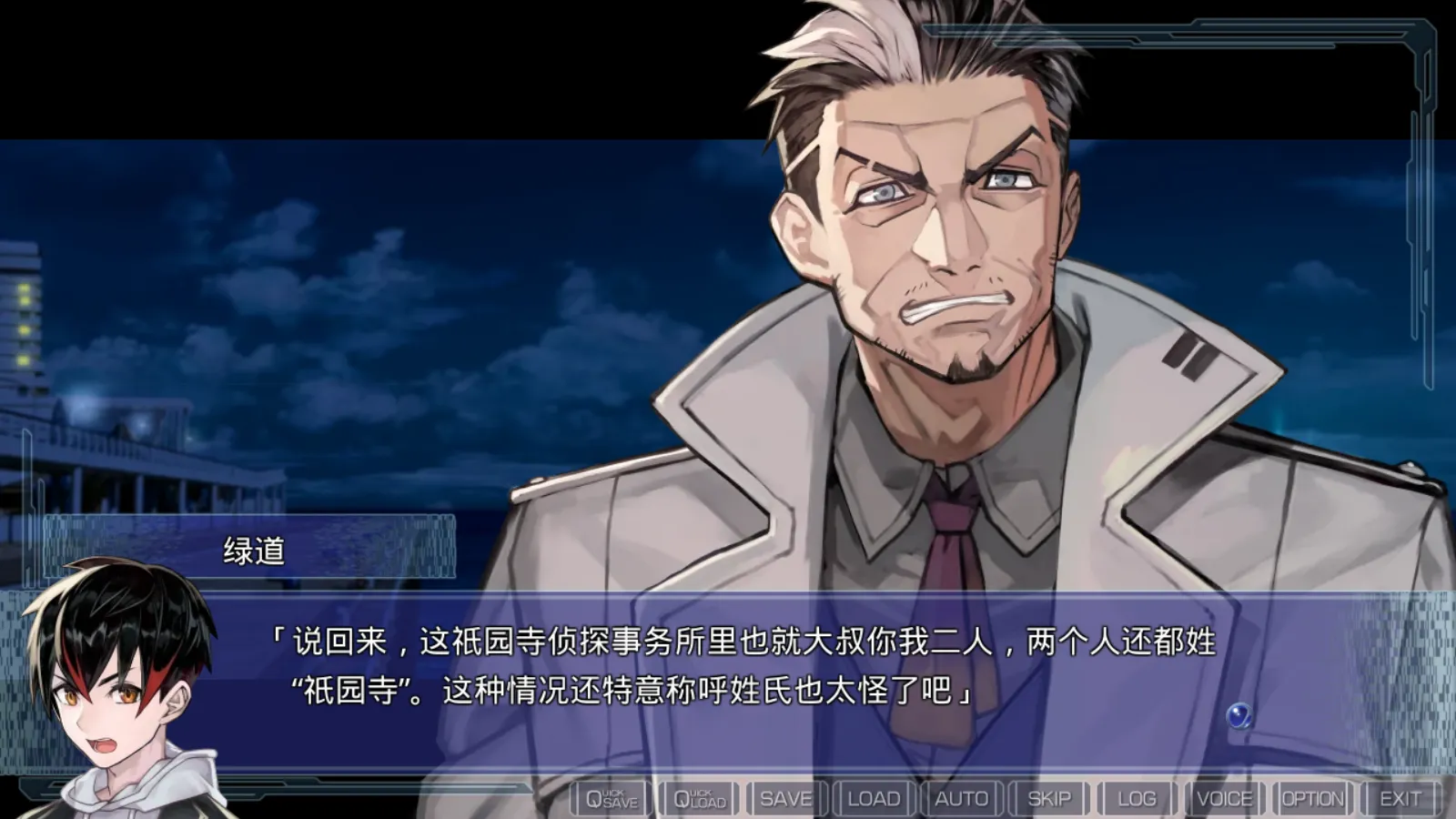The width and height of the screenshot is (1456, 819).
Task: Select EXIT to quit the game
Action: click(1400, 799)
